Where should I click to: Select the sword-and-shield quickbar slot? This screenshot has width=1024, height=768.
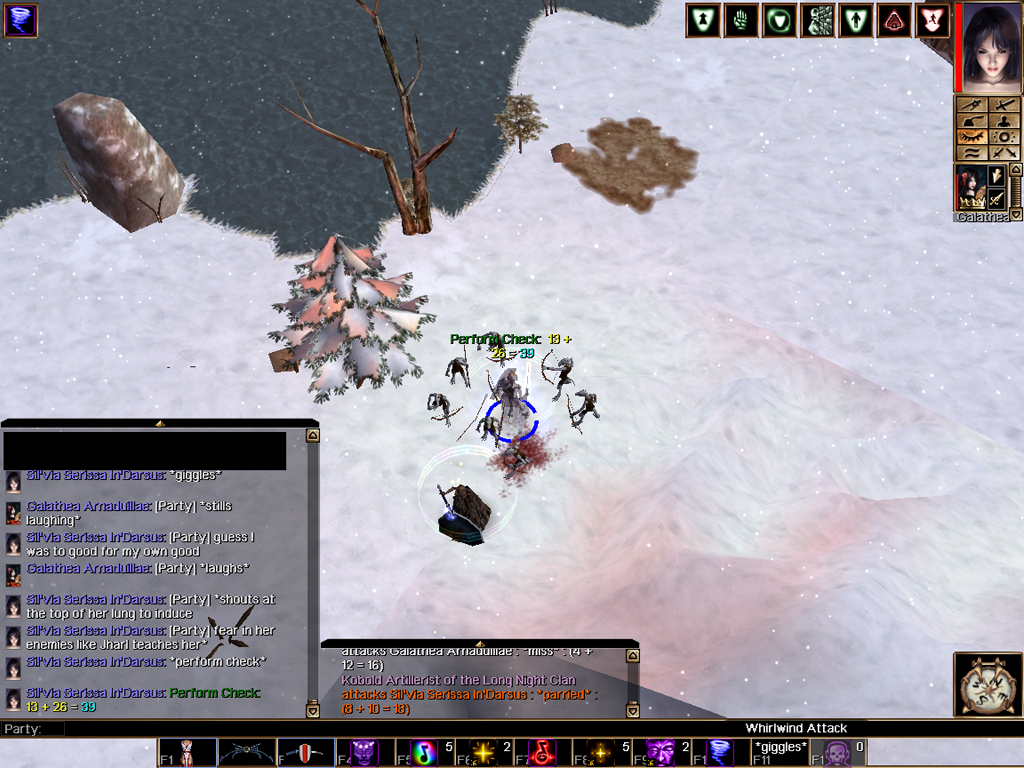point(305,752)
